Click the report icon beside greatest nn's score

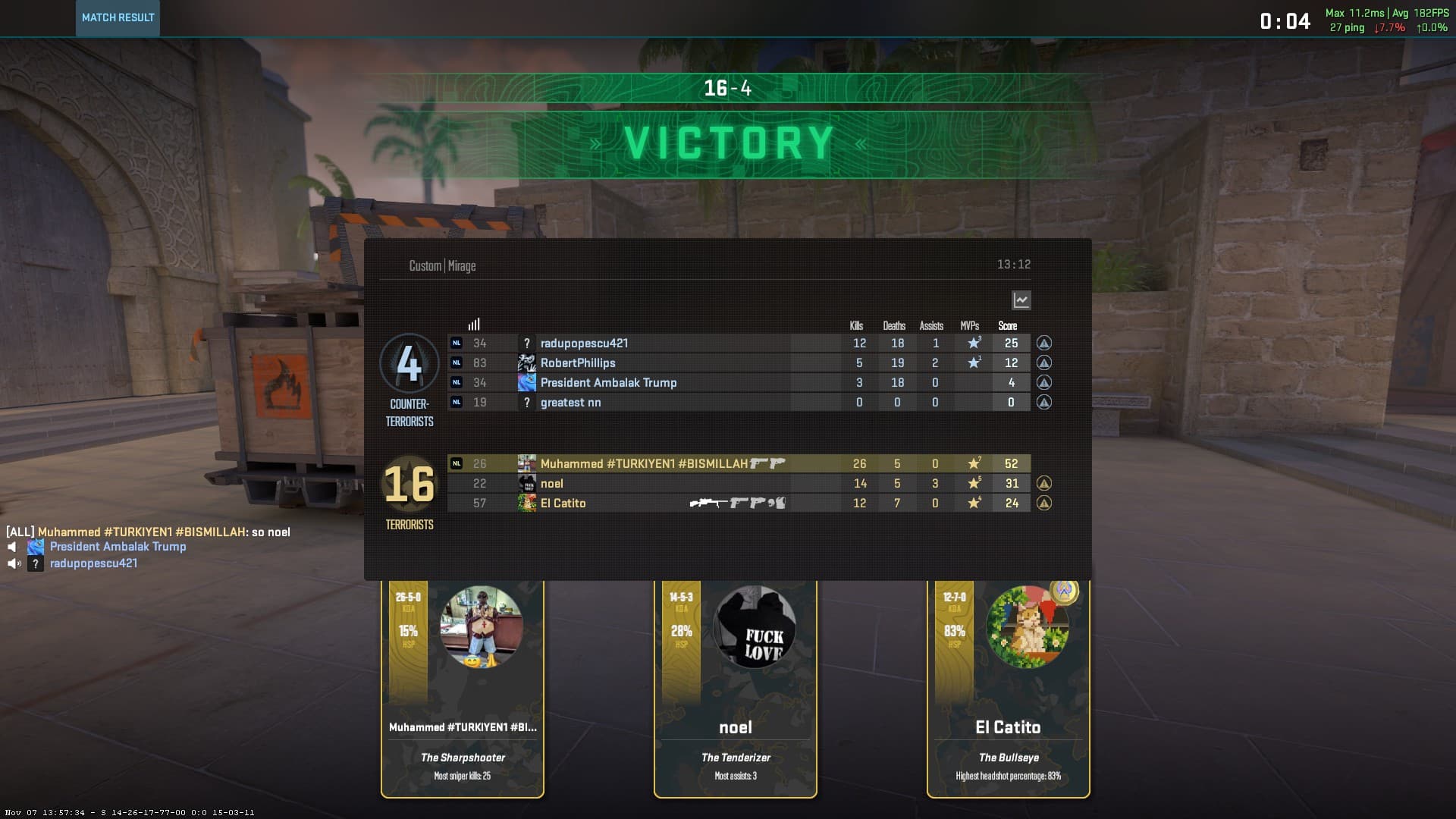pyautogui.click(x=1044, y=403)
